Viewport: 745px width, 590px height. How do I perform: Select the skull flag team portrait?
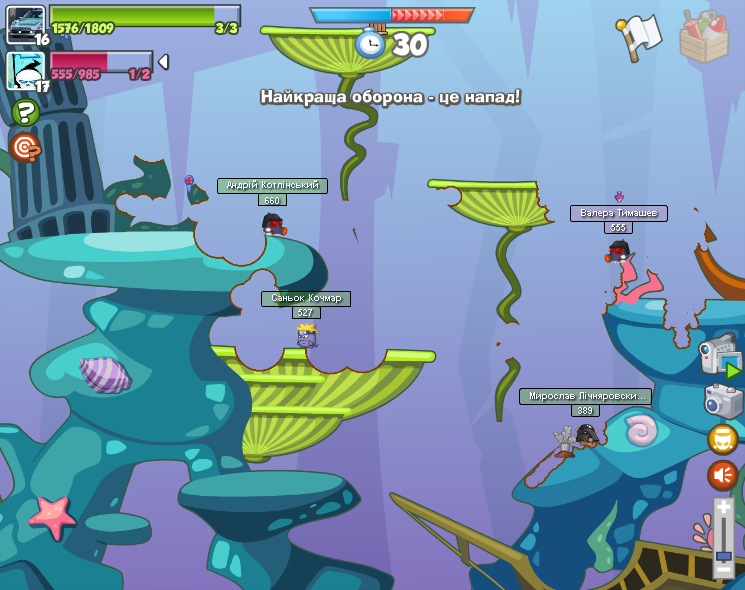point(25,70)
